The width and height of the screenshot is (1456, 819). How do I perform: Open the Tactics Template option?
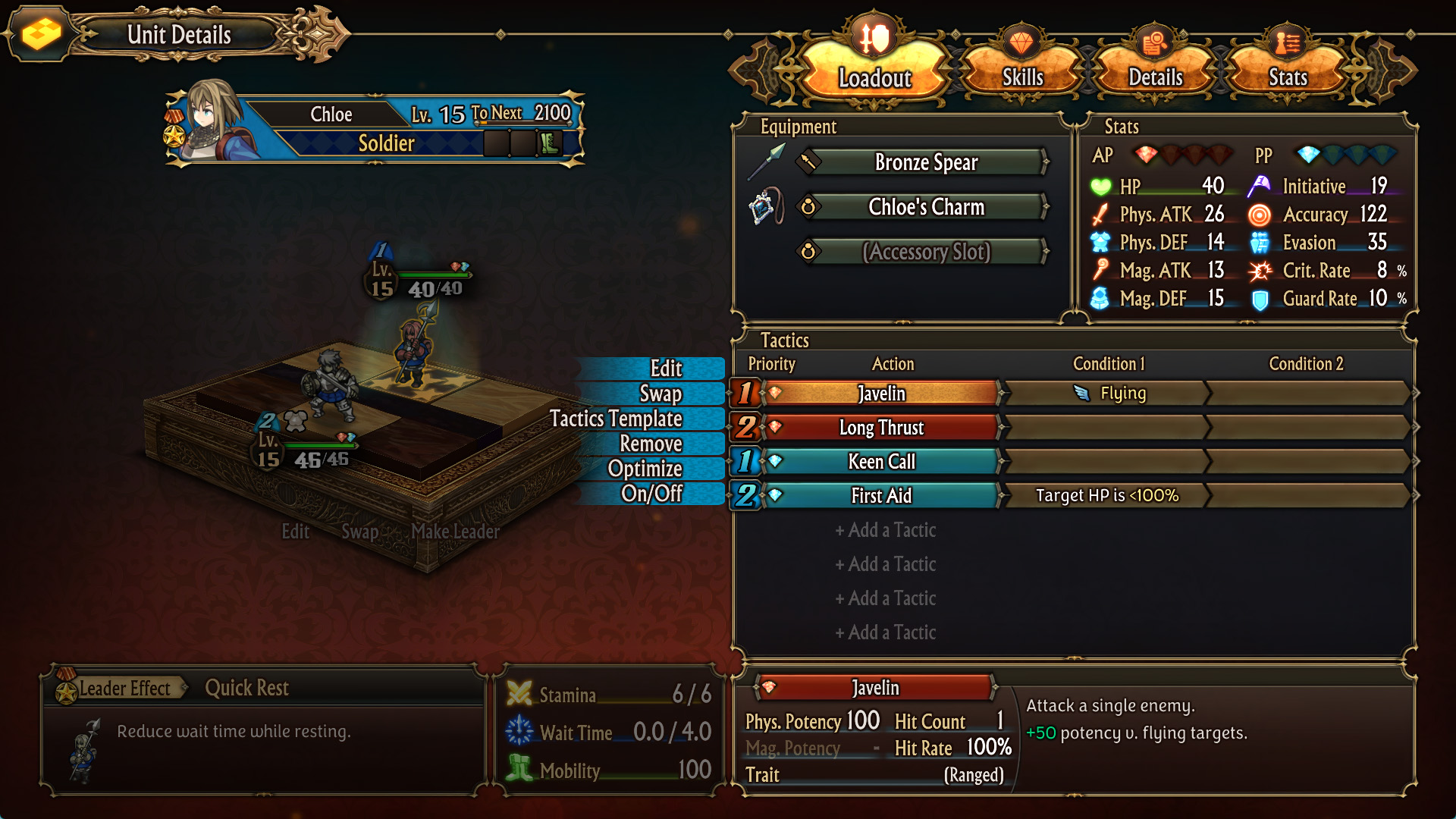click(x=616, y=419)
